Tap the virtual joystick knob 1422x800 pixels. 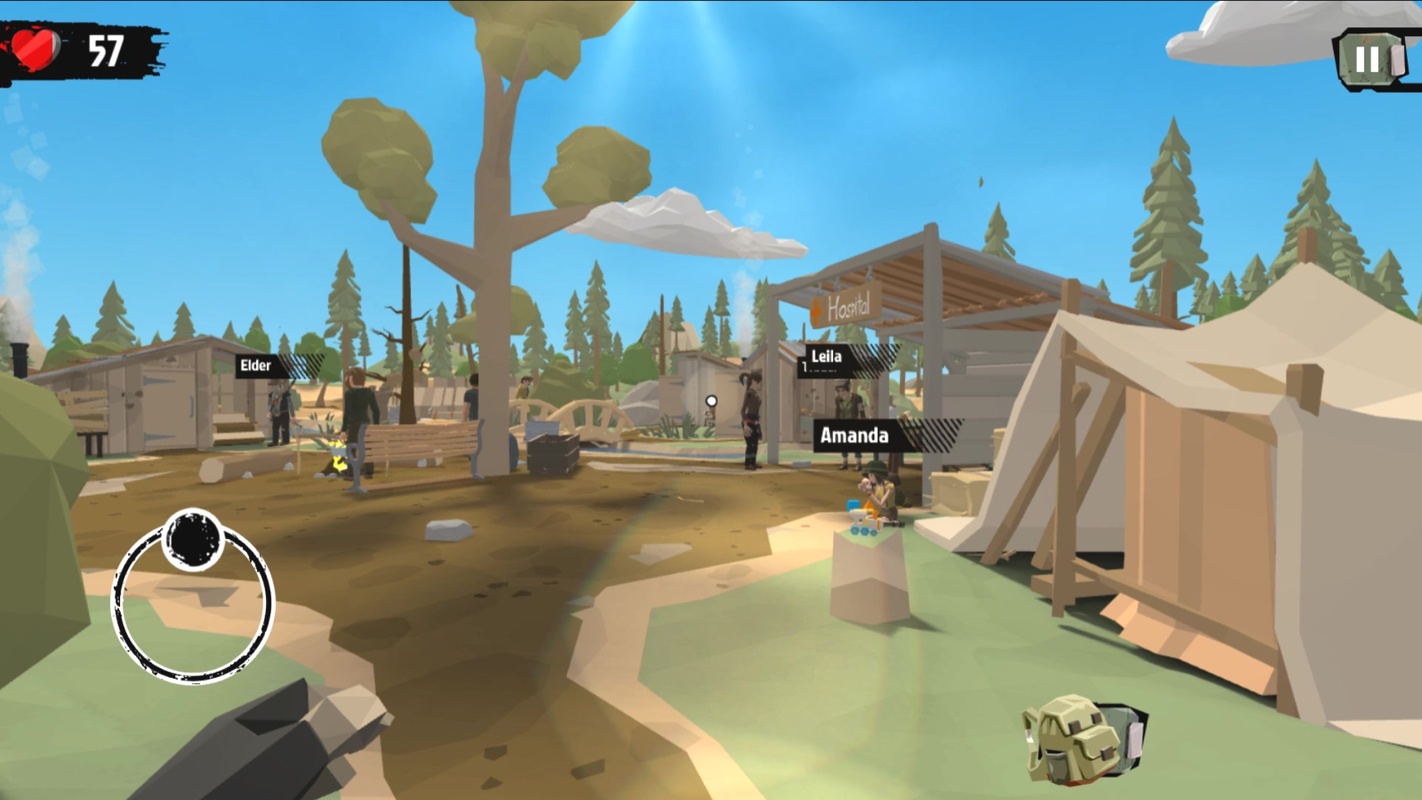click(192, 540)
